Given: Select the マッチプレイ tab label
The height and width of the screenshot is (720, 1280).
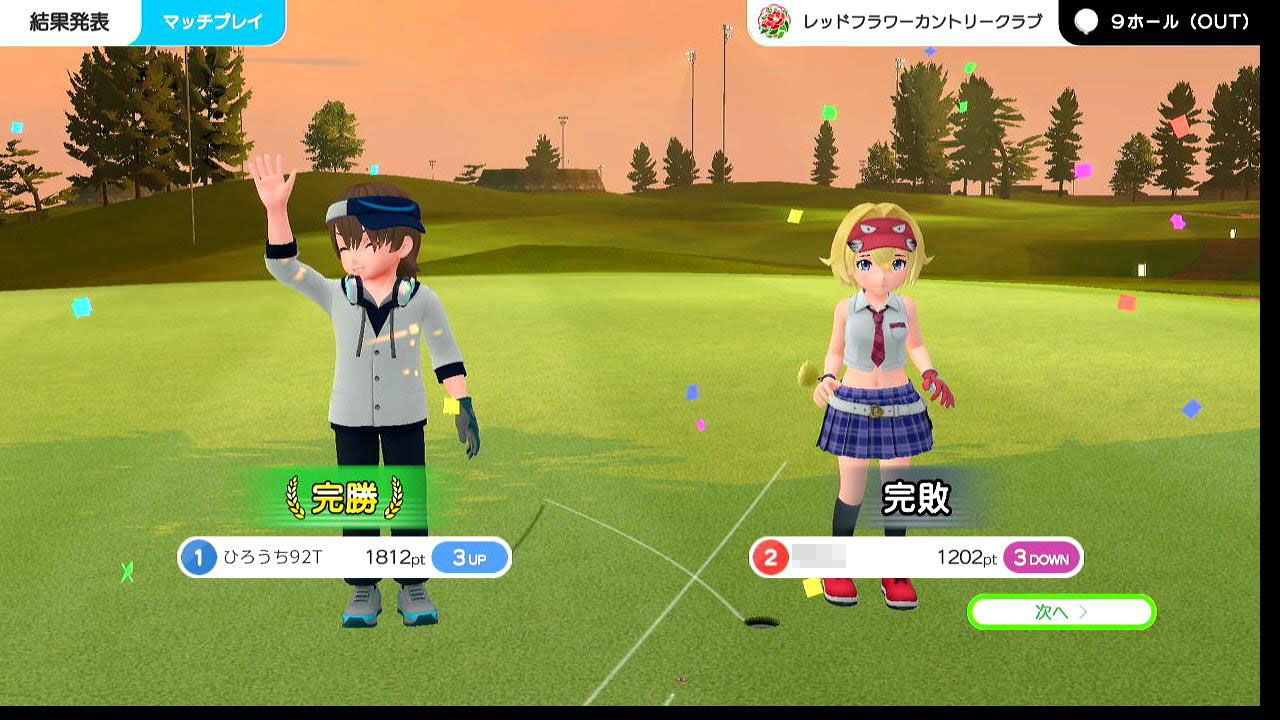Looking at the screenshot, I should [213, 22].
